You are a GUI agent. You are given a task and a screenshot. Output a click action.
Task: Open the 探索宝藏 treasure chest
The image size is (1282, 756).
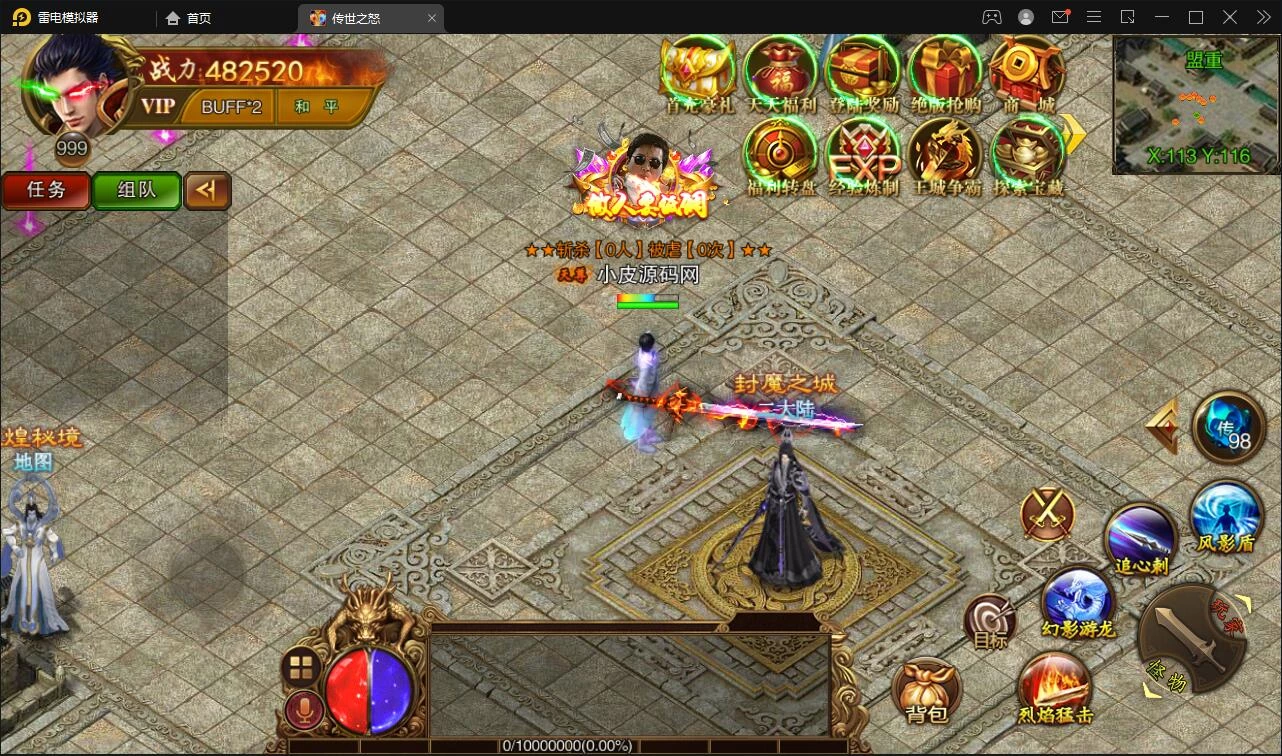point(1027,154)
